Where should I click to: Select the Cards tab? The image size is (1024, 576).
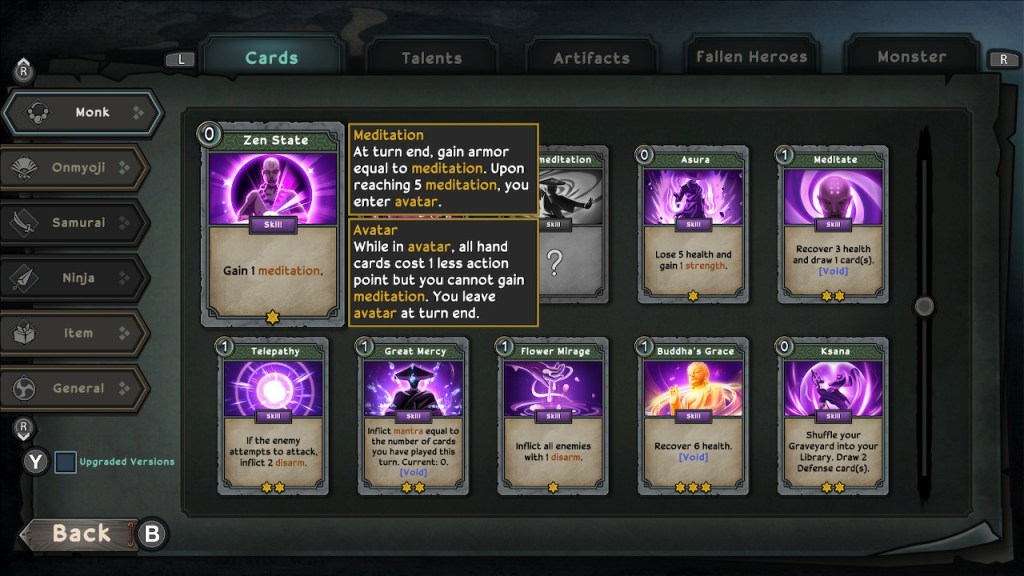272,57
